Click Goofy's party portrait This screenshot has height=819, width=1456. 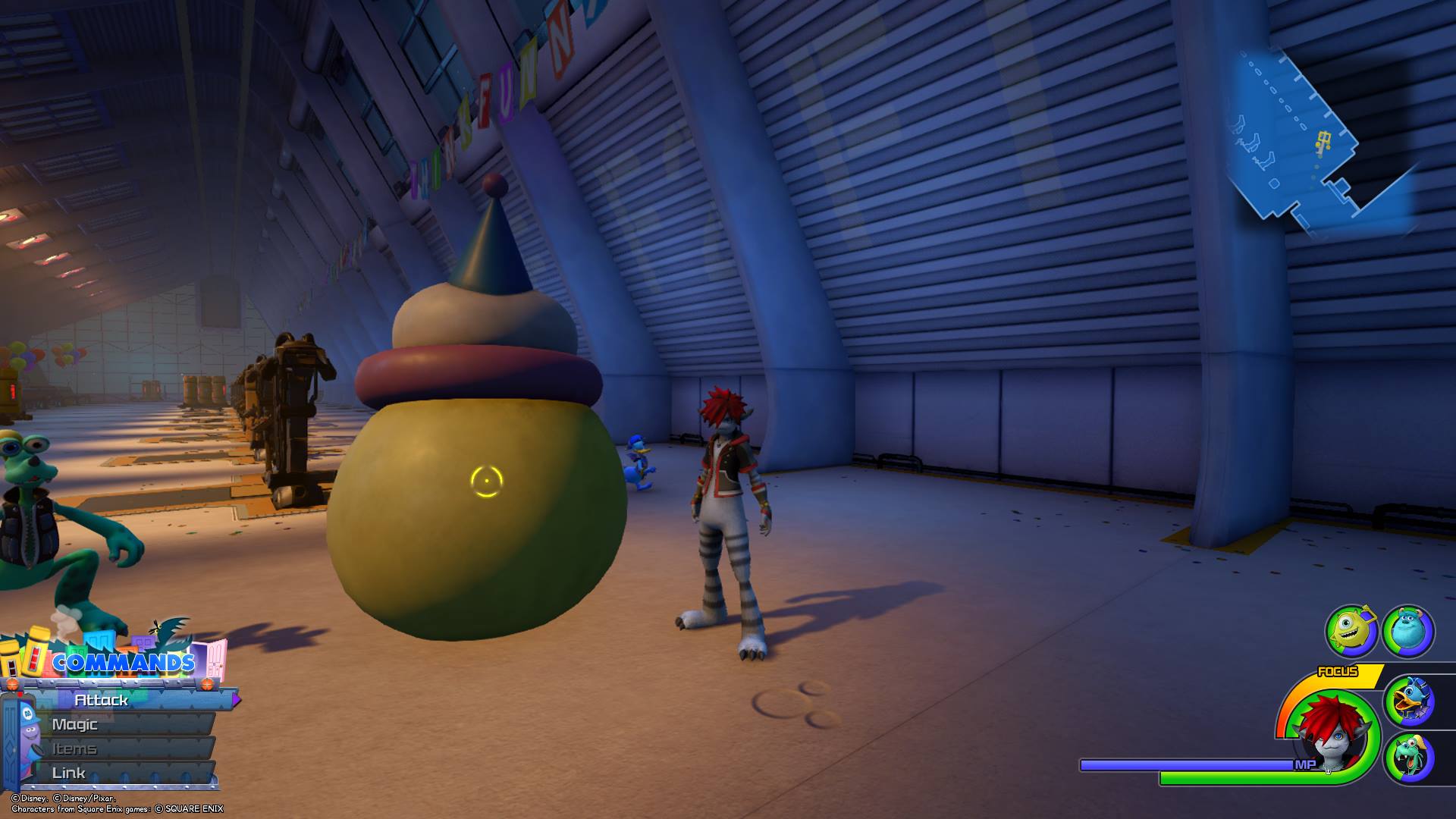(1409, 758)
